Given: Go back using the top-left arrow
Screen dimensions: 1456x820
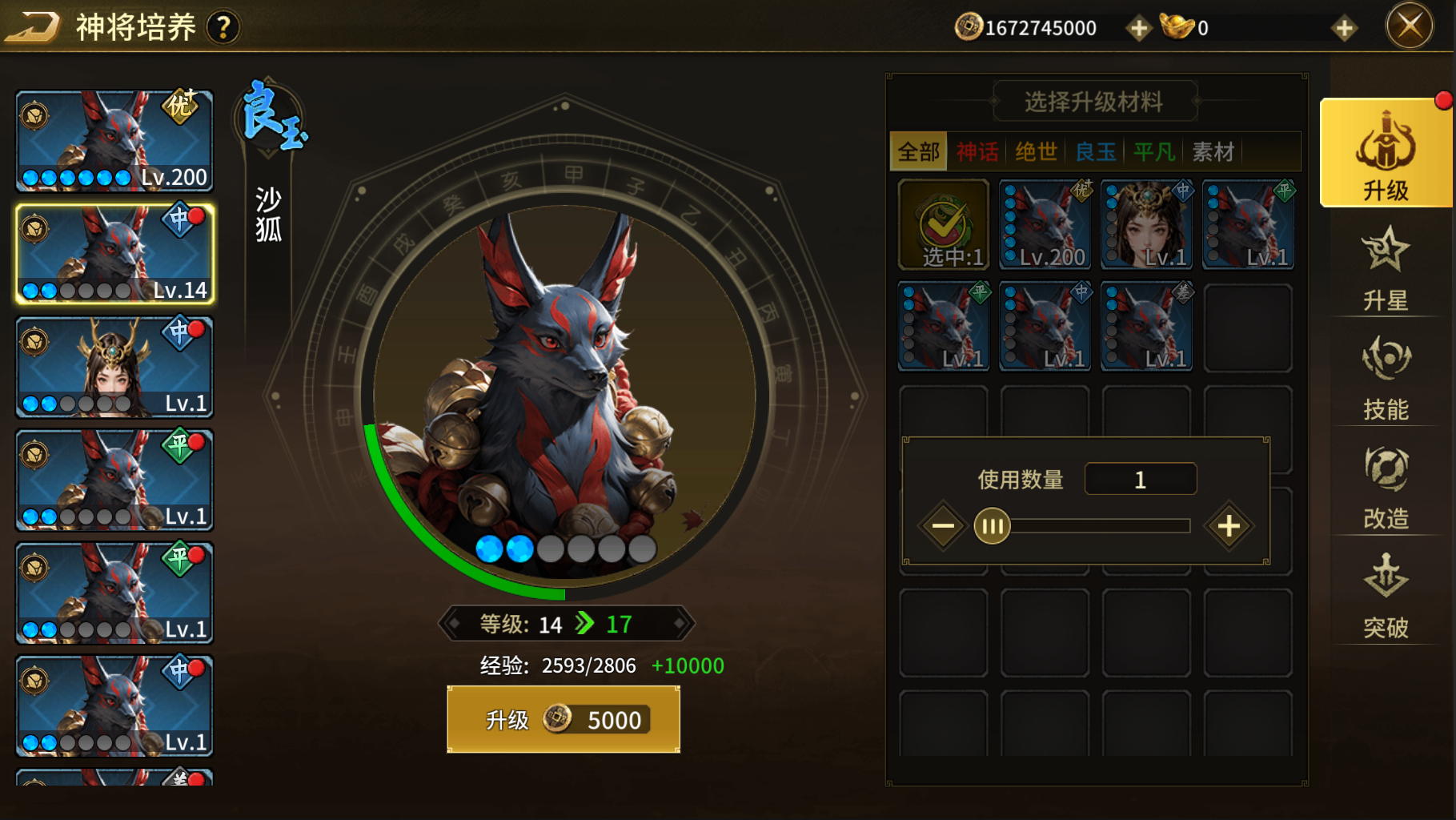Looking at the screenshot, I should coord(32,26).
